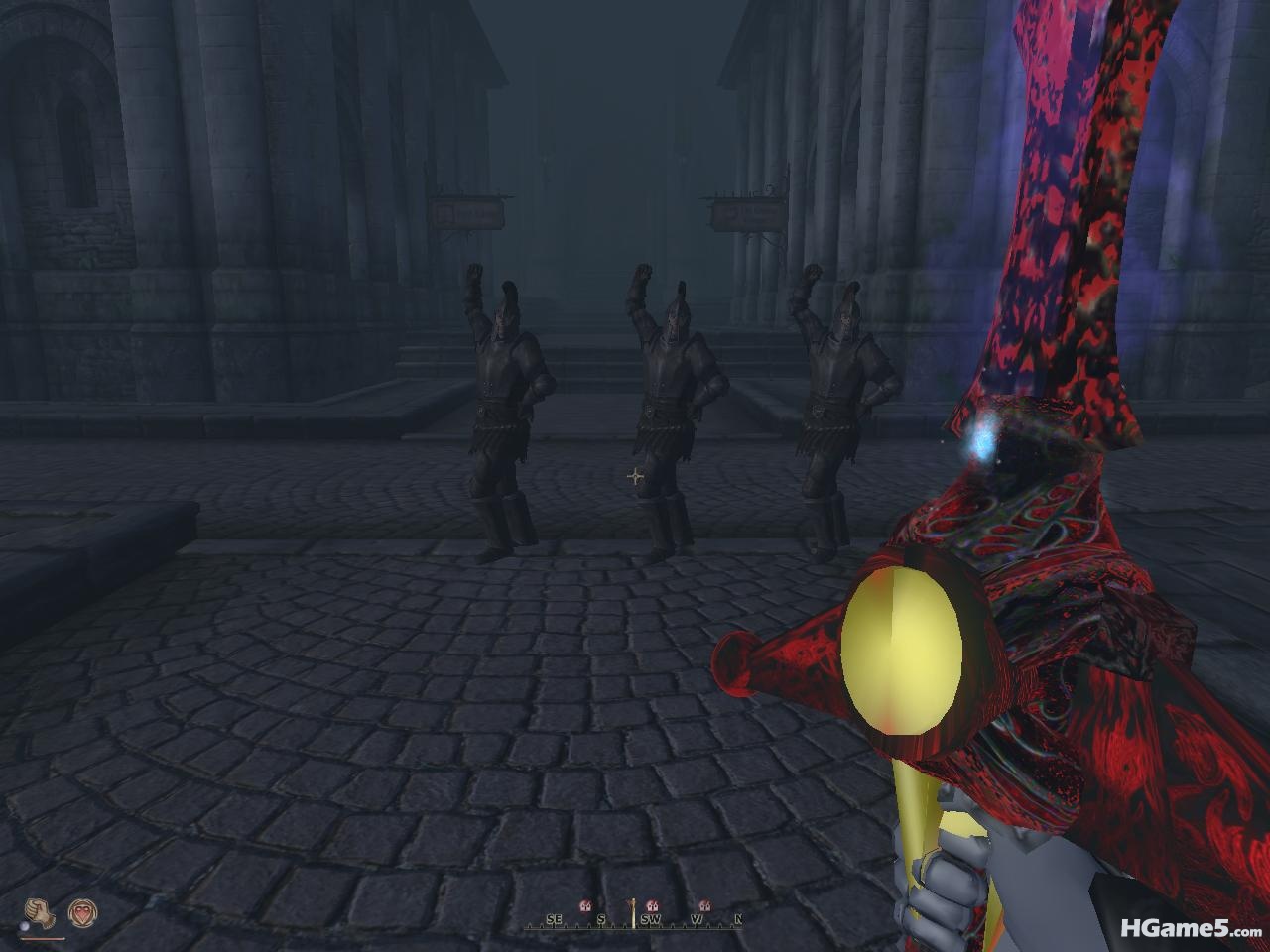Select the heart spell icon
This screenshot has width=1270, height=952.
pos(82,912)
